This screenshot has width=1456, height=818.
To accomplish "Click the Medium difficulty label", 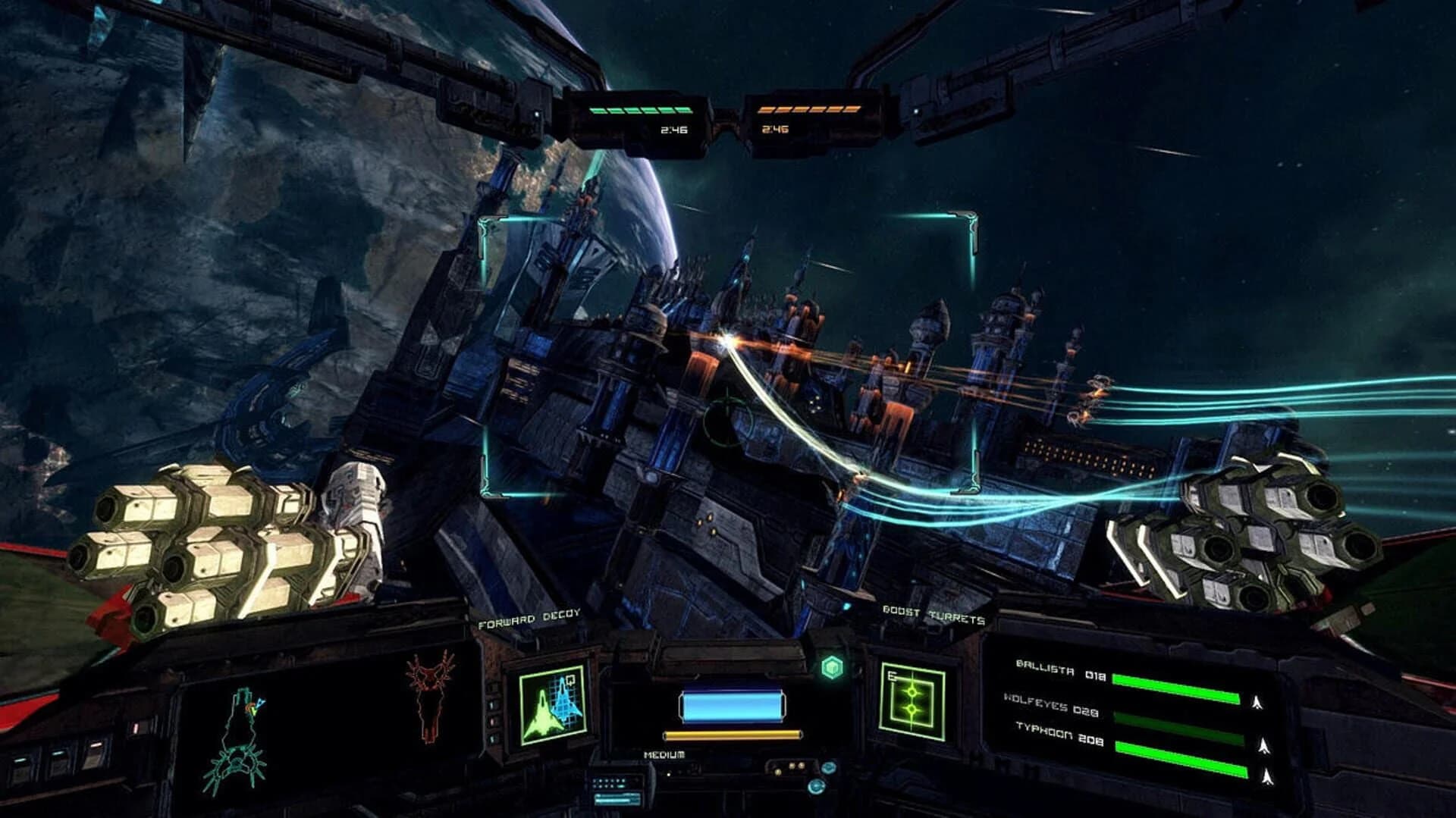I will pos(664,755).
